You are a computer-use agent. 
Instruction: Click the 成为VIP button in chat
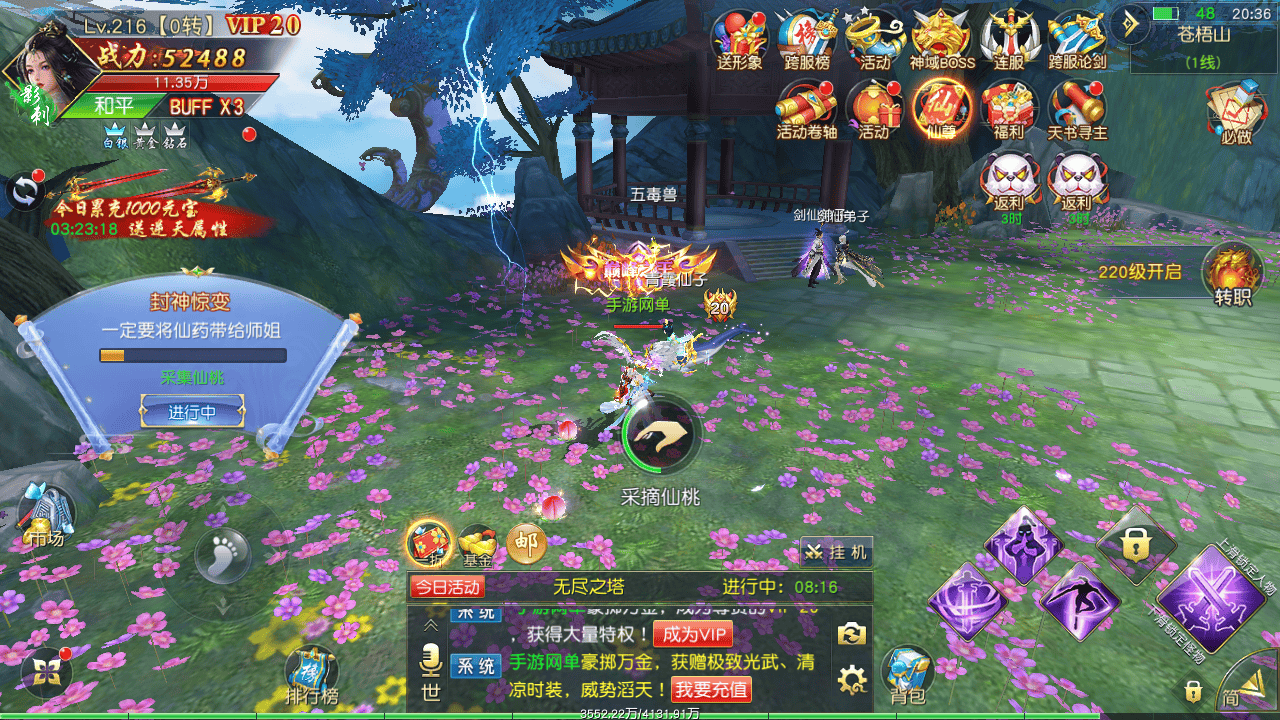[692, 634]
